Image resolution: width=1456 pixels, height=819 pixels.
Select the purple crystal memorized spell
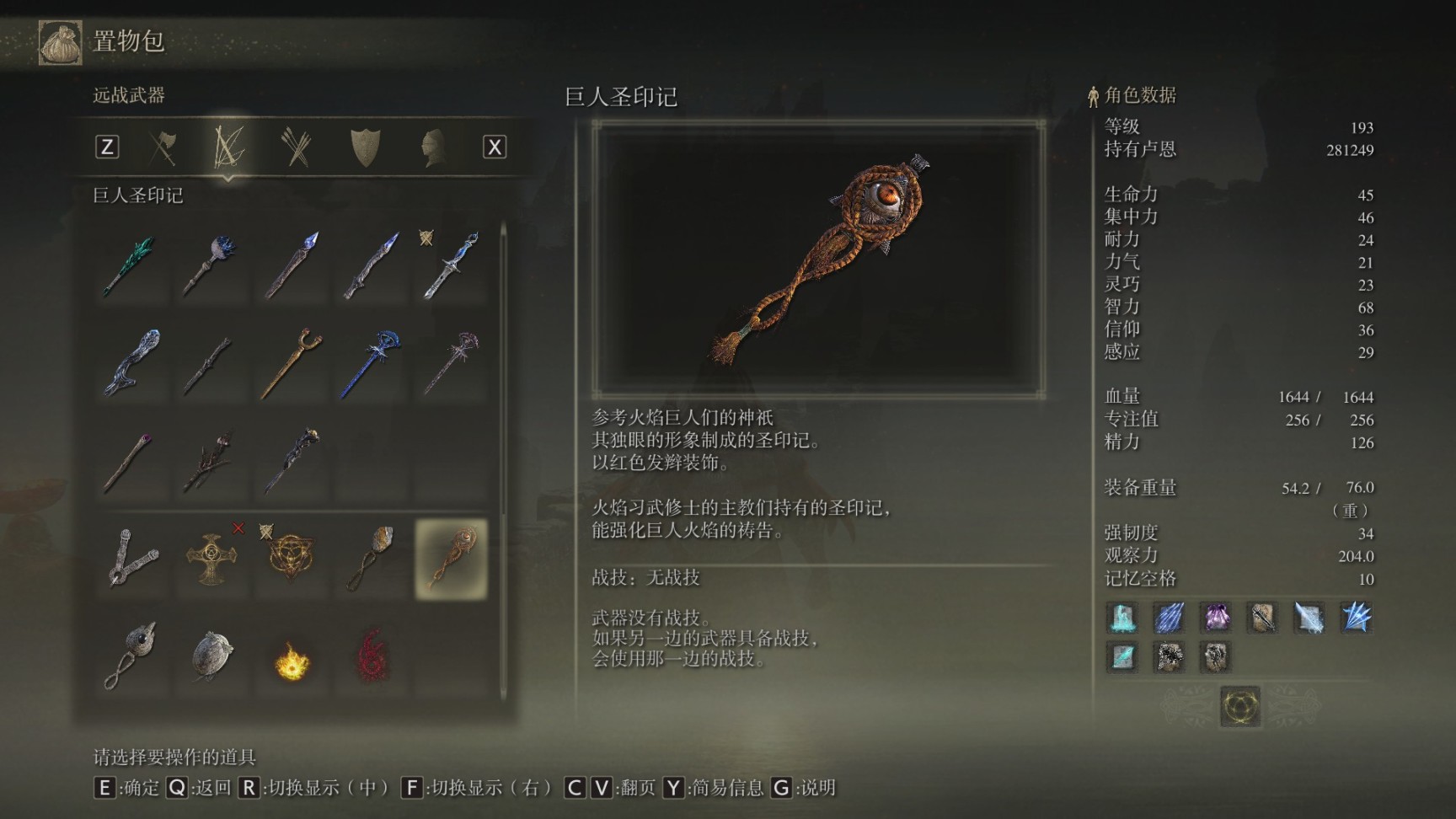point(1216,618)
